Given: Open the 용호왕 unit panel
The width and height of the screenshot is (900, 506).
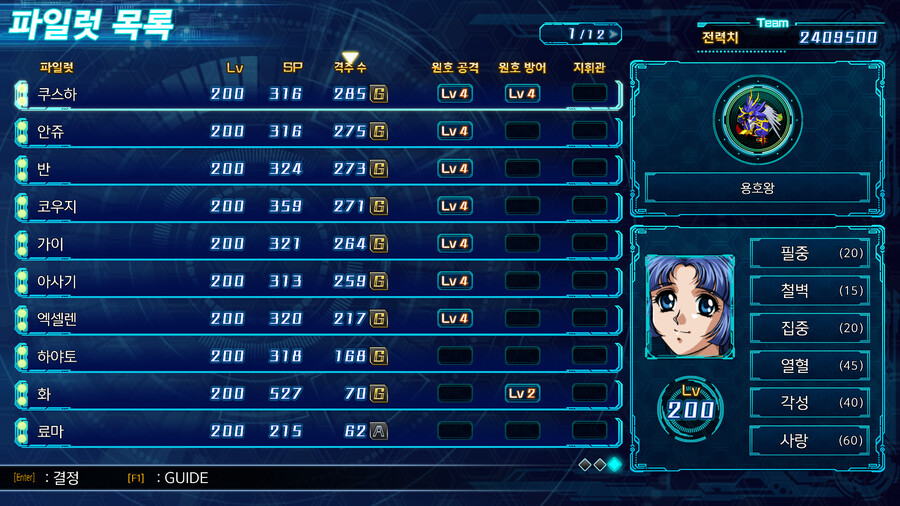Looking at the screenshot, I should tap(757, 187).
